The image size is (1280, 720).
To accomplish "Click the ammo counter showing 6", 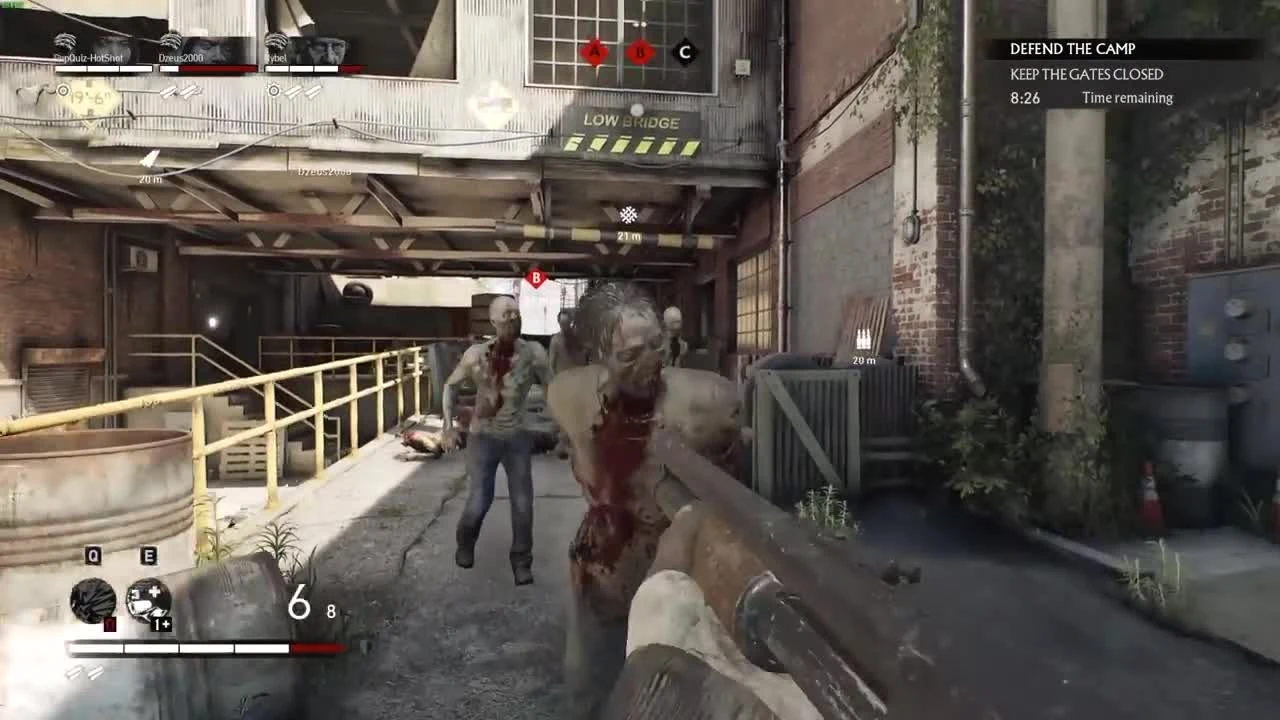I will [298, 600].
